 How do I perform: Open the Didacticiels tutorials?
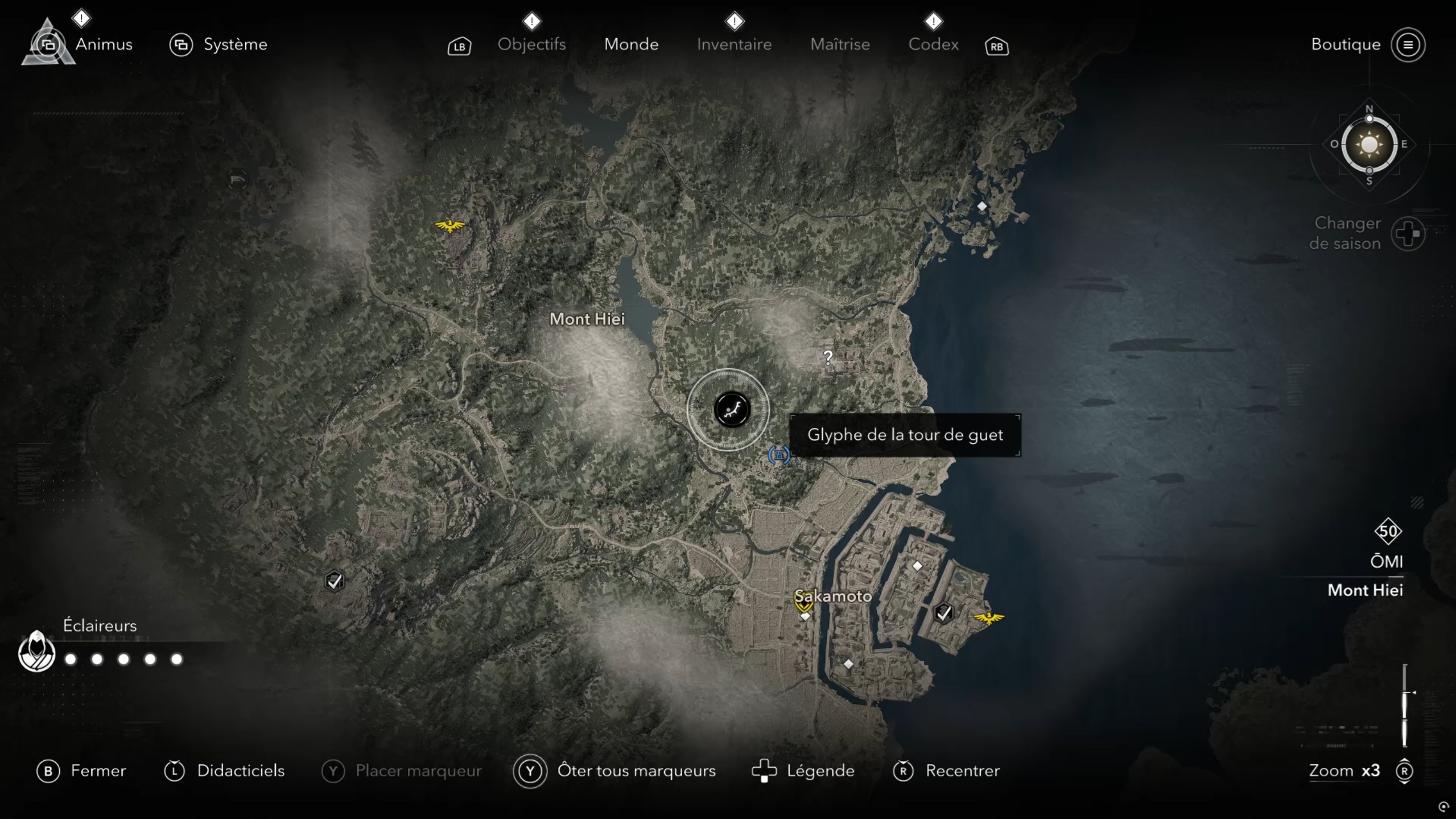coord(240,771)
